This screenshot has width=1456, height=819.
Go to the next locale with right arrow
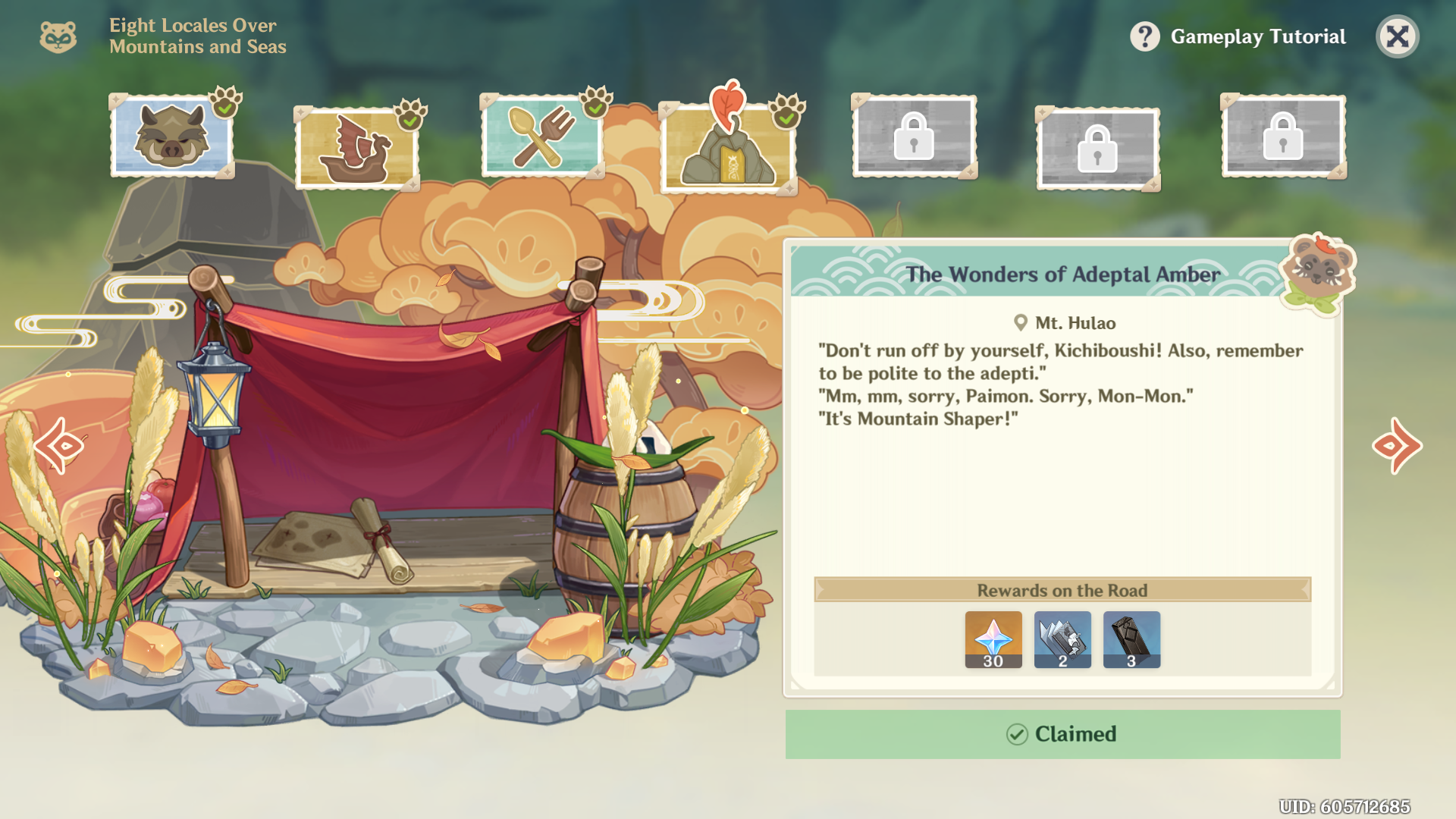coord(1397,446)
